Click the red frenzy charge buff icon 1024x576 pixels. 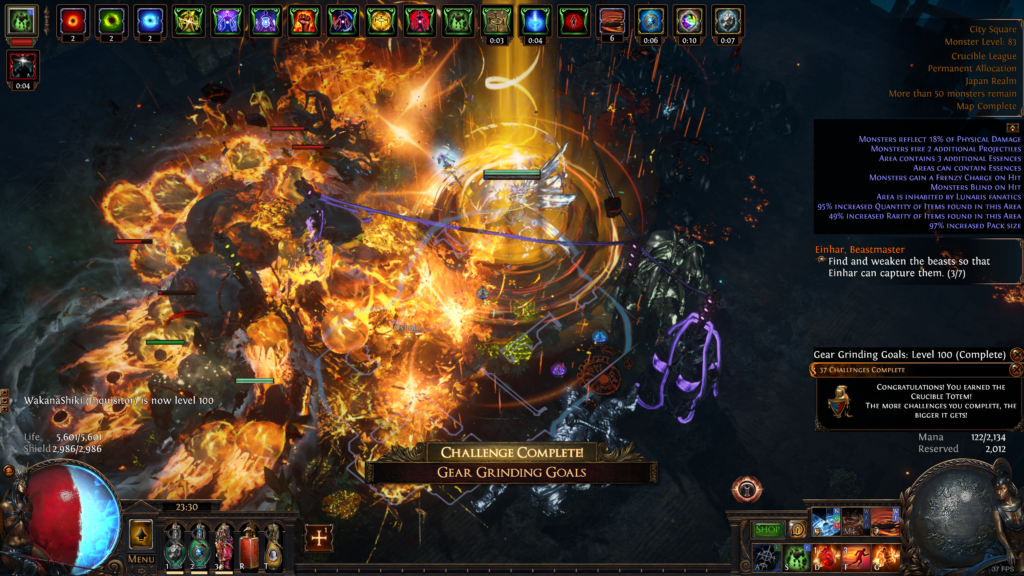click(x=72, y=19)
